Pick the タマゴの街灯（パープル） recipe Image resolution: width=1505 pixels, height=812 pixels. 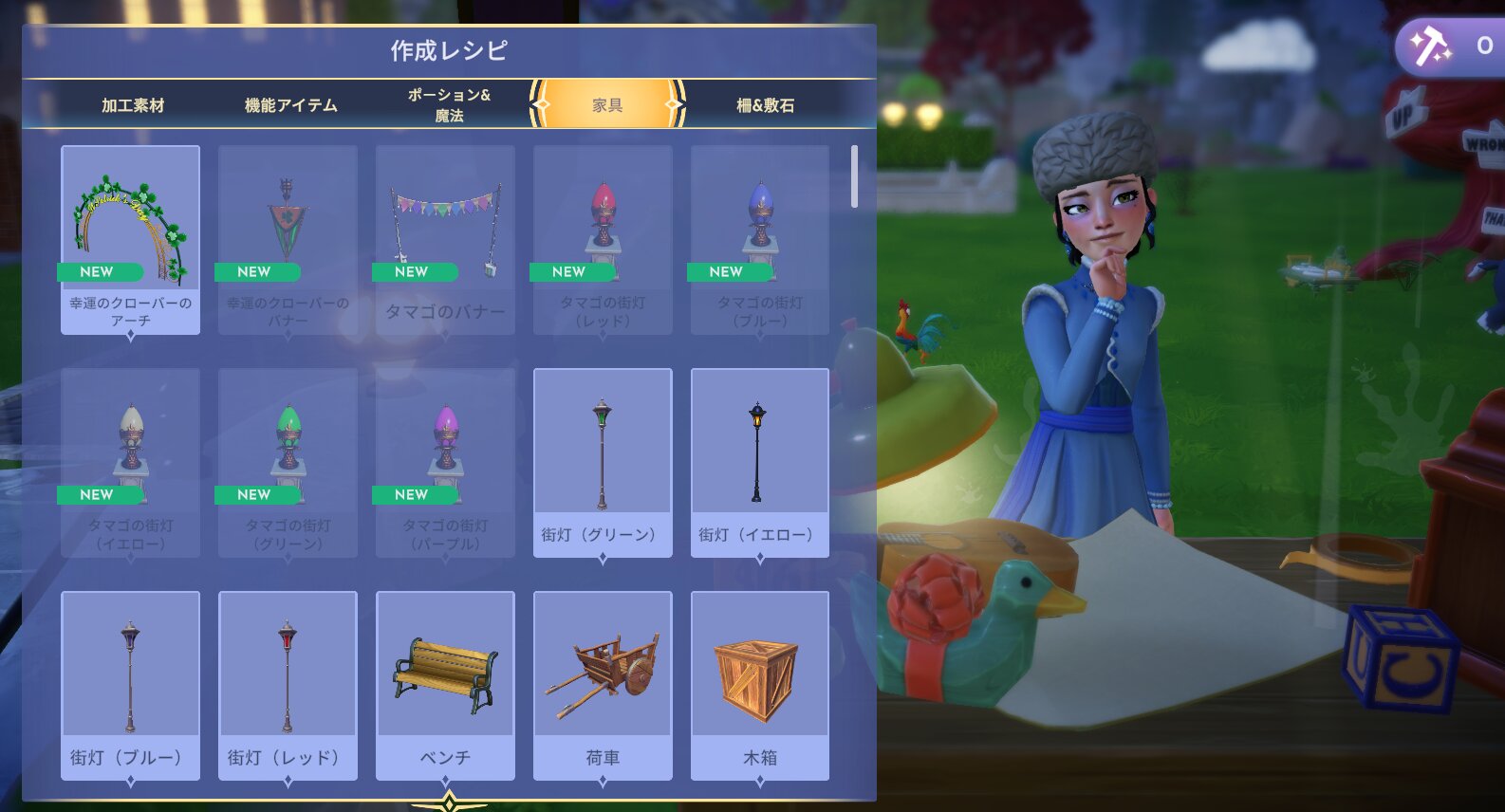[445, 462]
